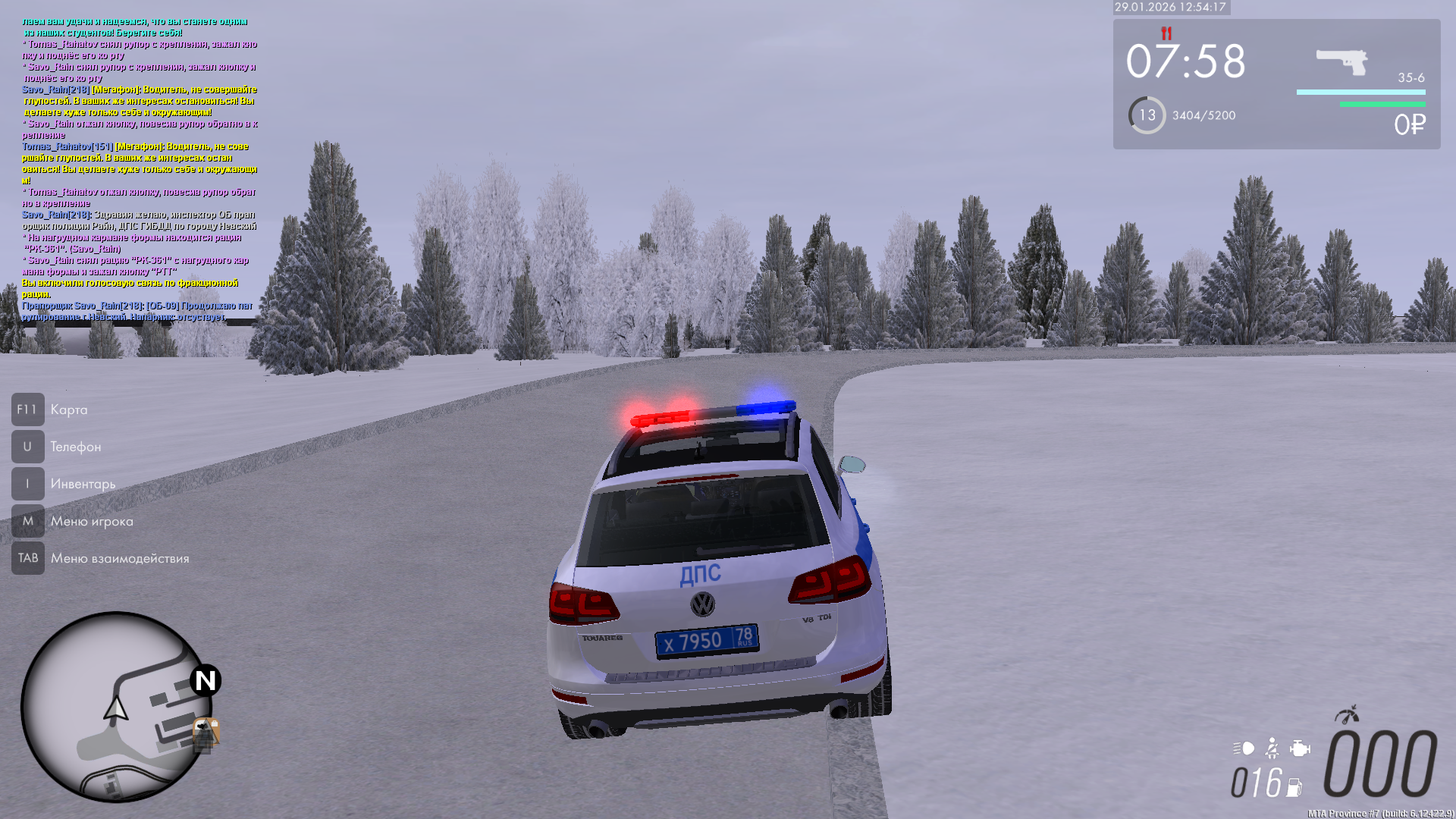
Task: Click the seatbelt indicator icon
Action: coord(1272,749)
